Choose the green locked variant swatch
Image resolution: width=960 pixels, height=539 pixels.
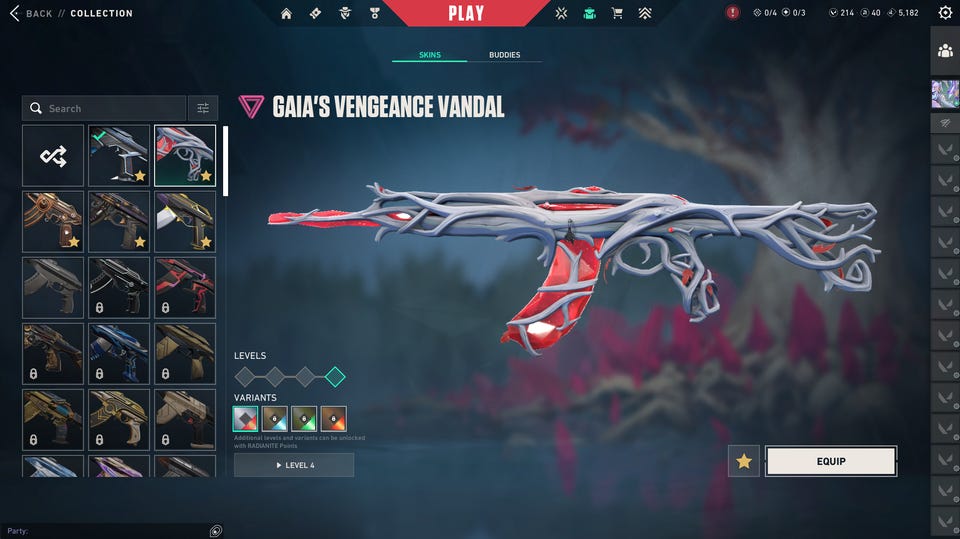[304, 418]
